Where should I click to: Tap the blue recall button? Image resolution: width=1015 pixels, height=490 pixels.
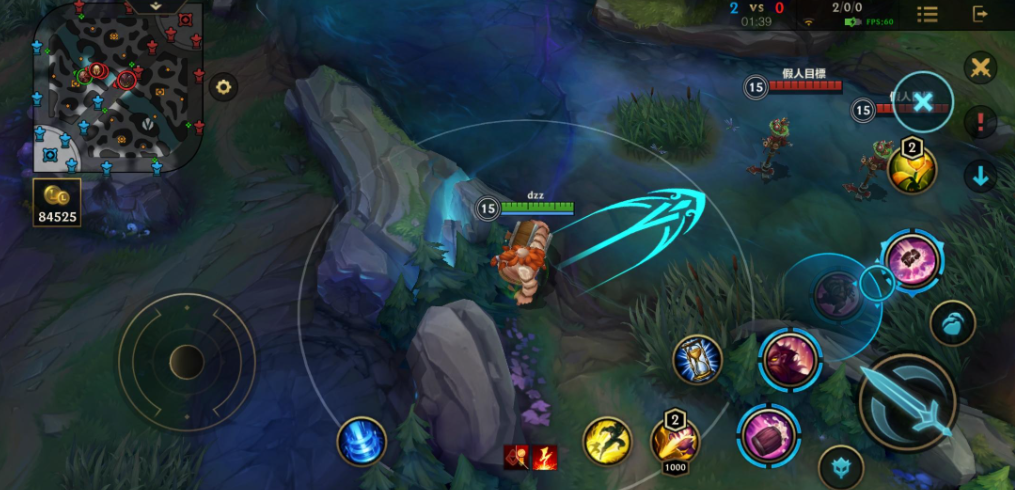(361, 442)
